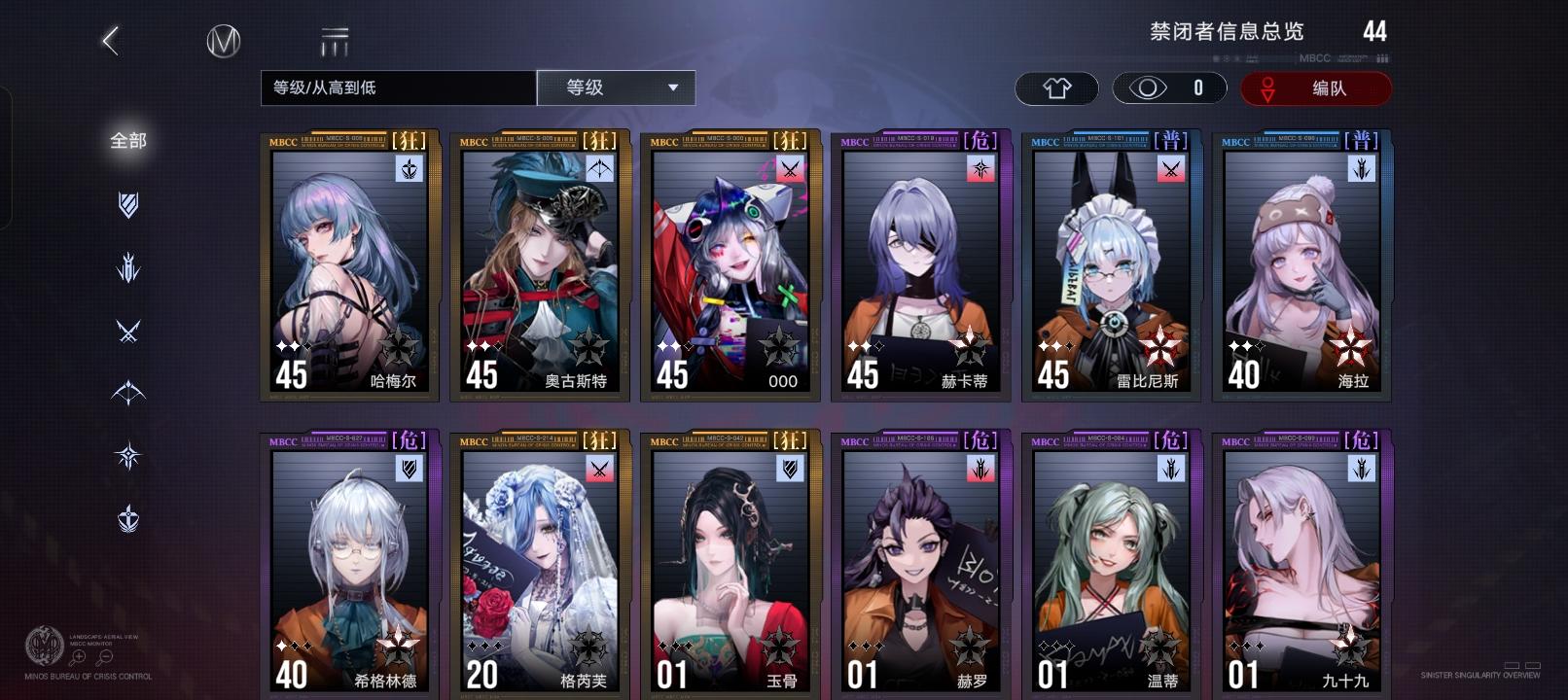Screen dimensions: 1568x700
Task: Select the shield class filter icon
Action: point(127,204)
